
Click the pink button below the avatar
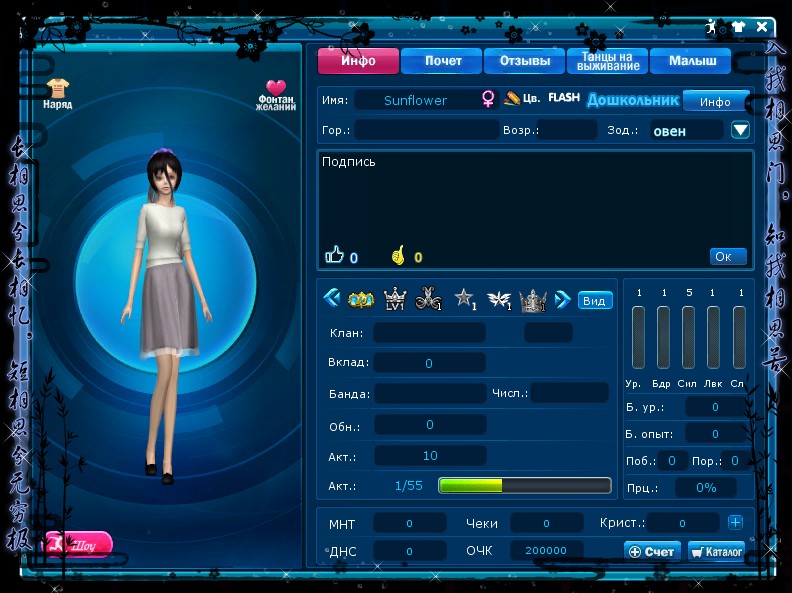tap(78, 545)
